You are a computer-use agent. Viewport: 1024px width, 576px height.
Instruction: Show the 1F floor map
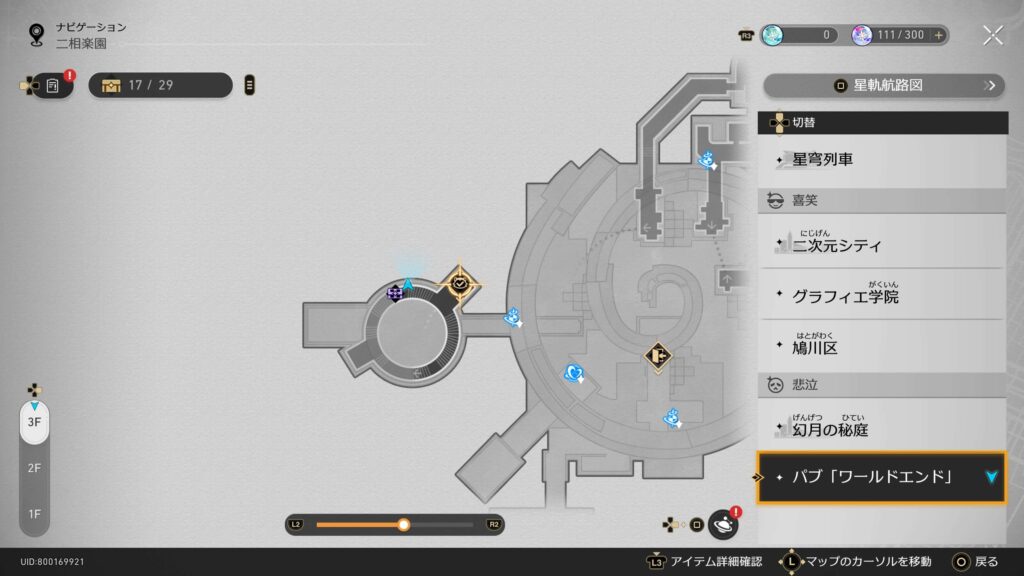point(34,514)
